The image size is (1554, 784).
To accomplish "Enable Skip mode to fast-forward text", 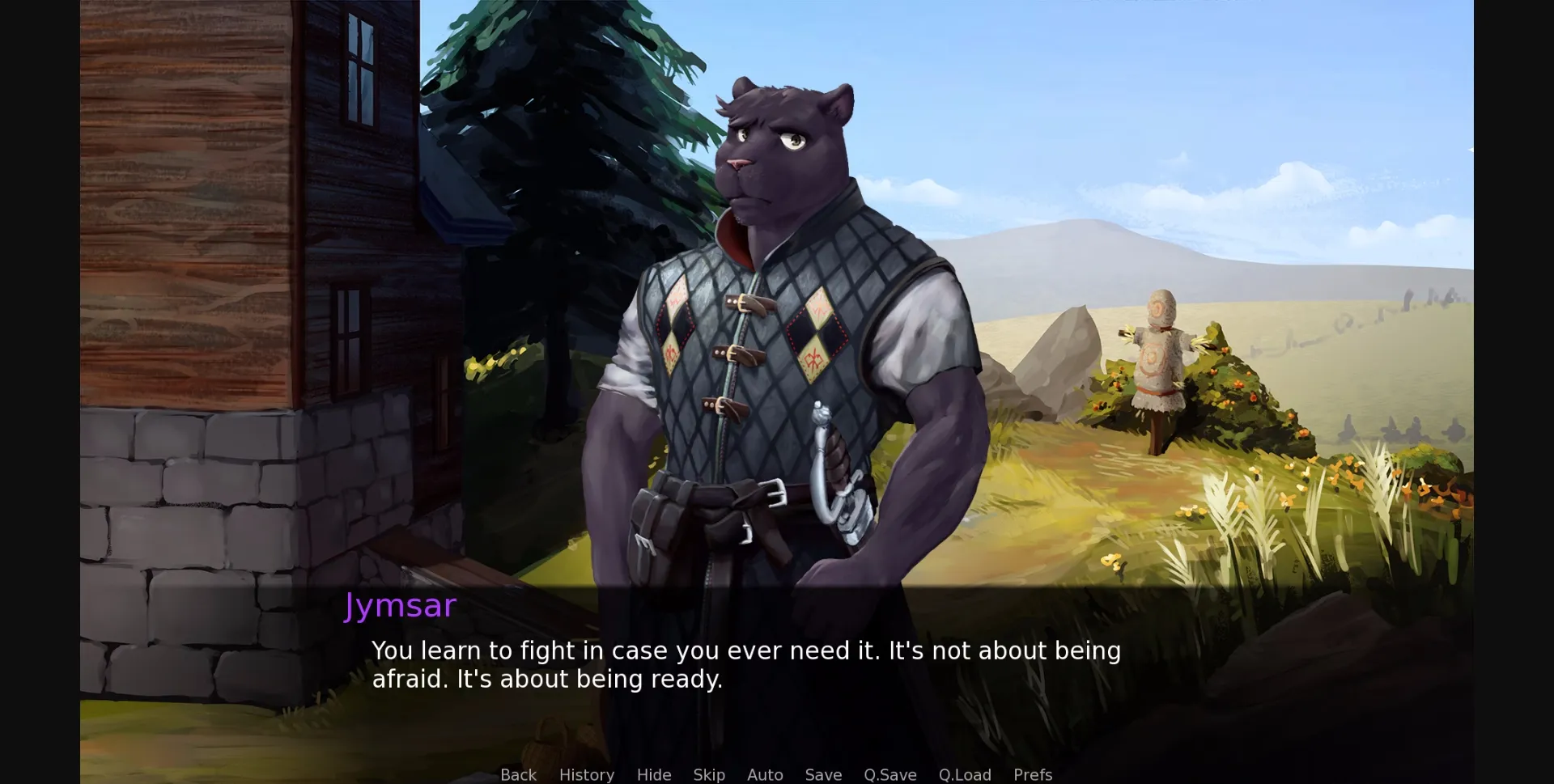I will pyautogui.click(x=709, y=774).
